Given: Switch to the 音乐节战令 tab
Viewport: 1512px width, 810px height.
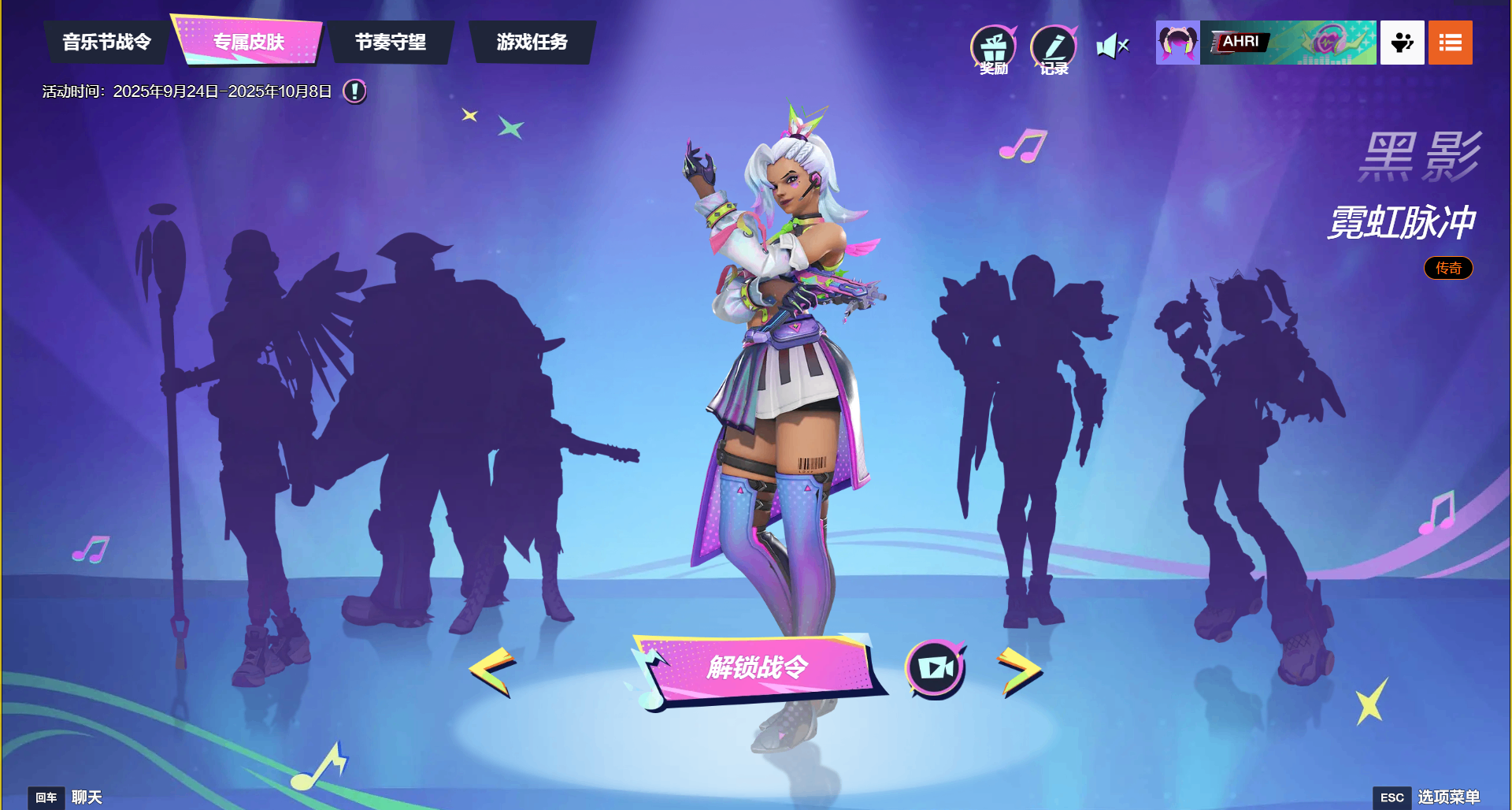Looking at the screenshot, I should [x=106, y=43].
